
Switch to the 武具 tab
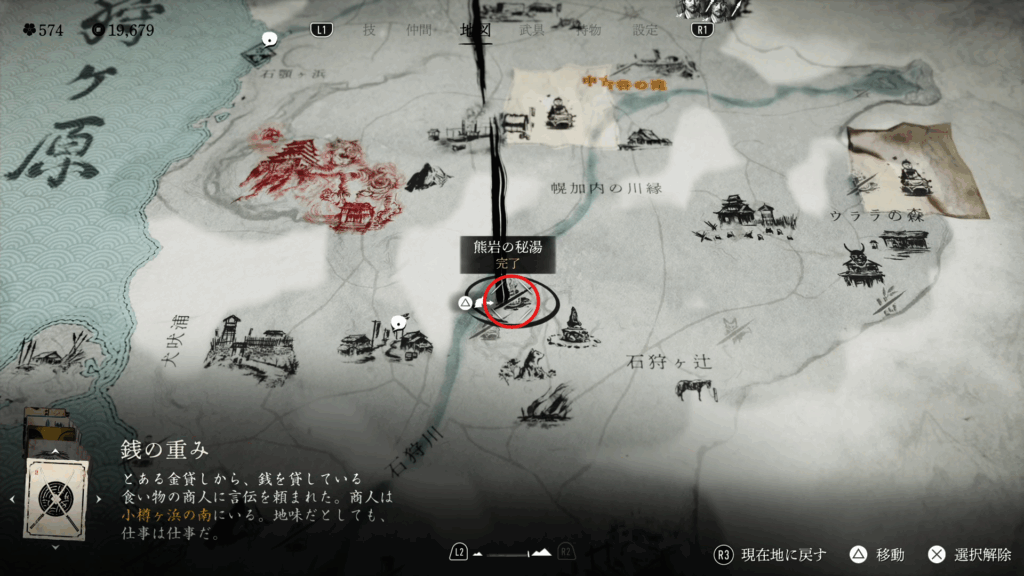[x=533, y=30]
